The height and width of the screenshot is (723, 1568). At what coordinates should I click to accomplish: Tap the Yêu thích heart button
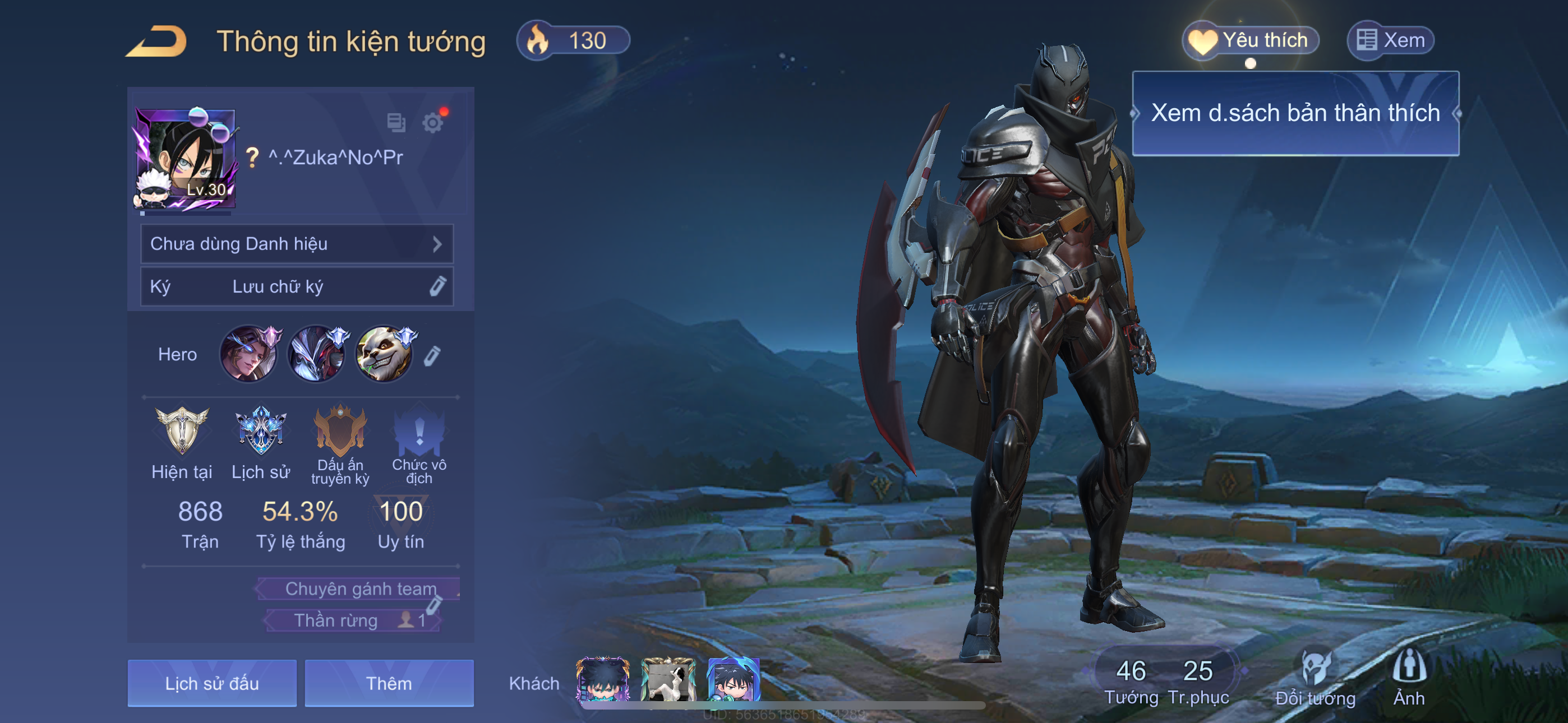pos(1250,41)
